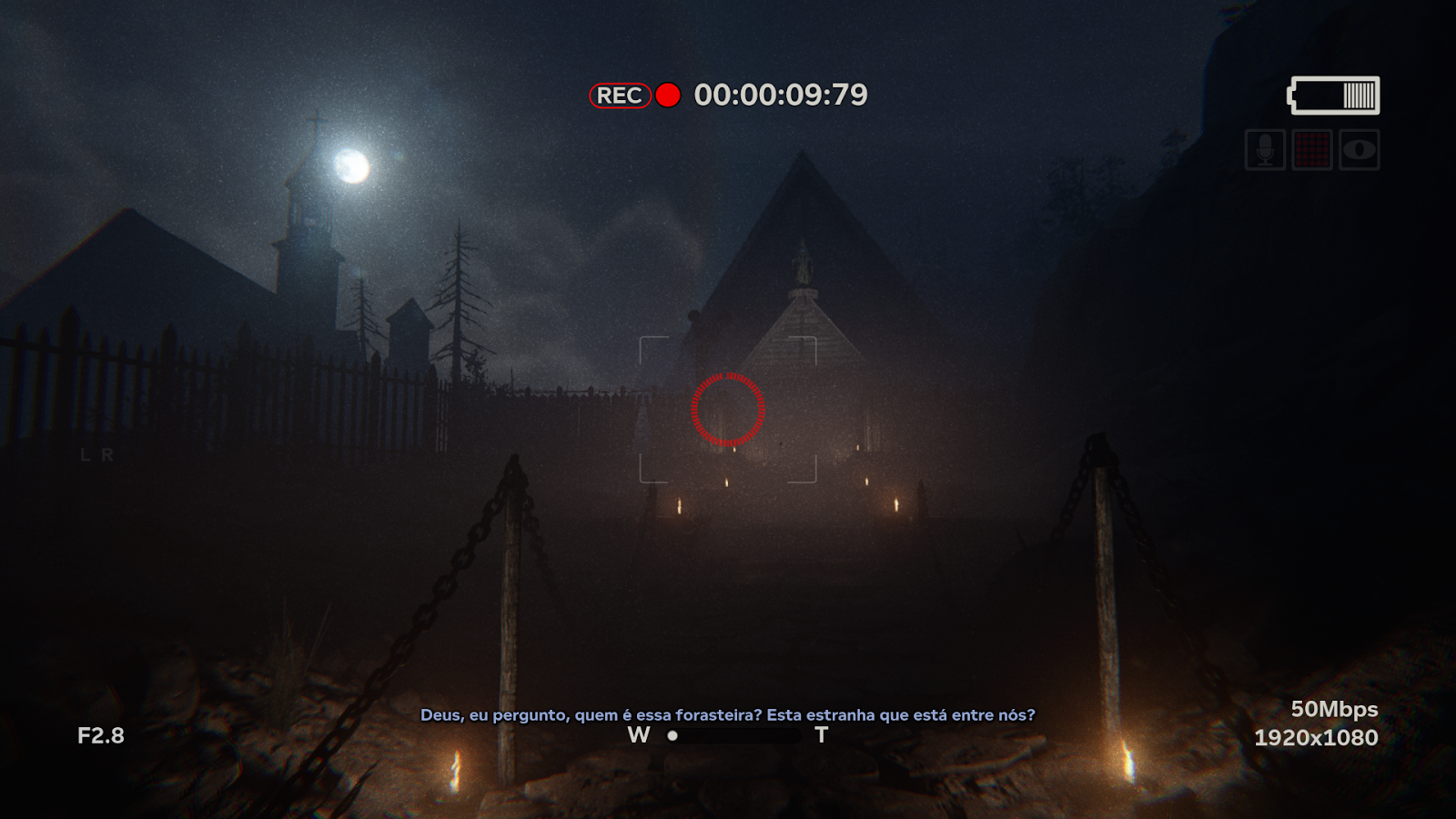This screenshot has height=819, width=1456.
Task: Select the red dot-matrix recording icon
Action: tap(1312, 151)
